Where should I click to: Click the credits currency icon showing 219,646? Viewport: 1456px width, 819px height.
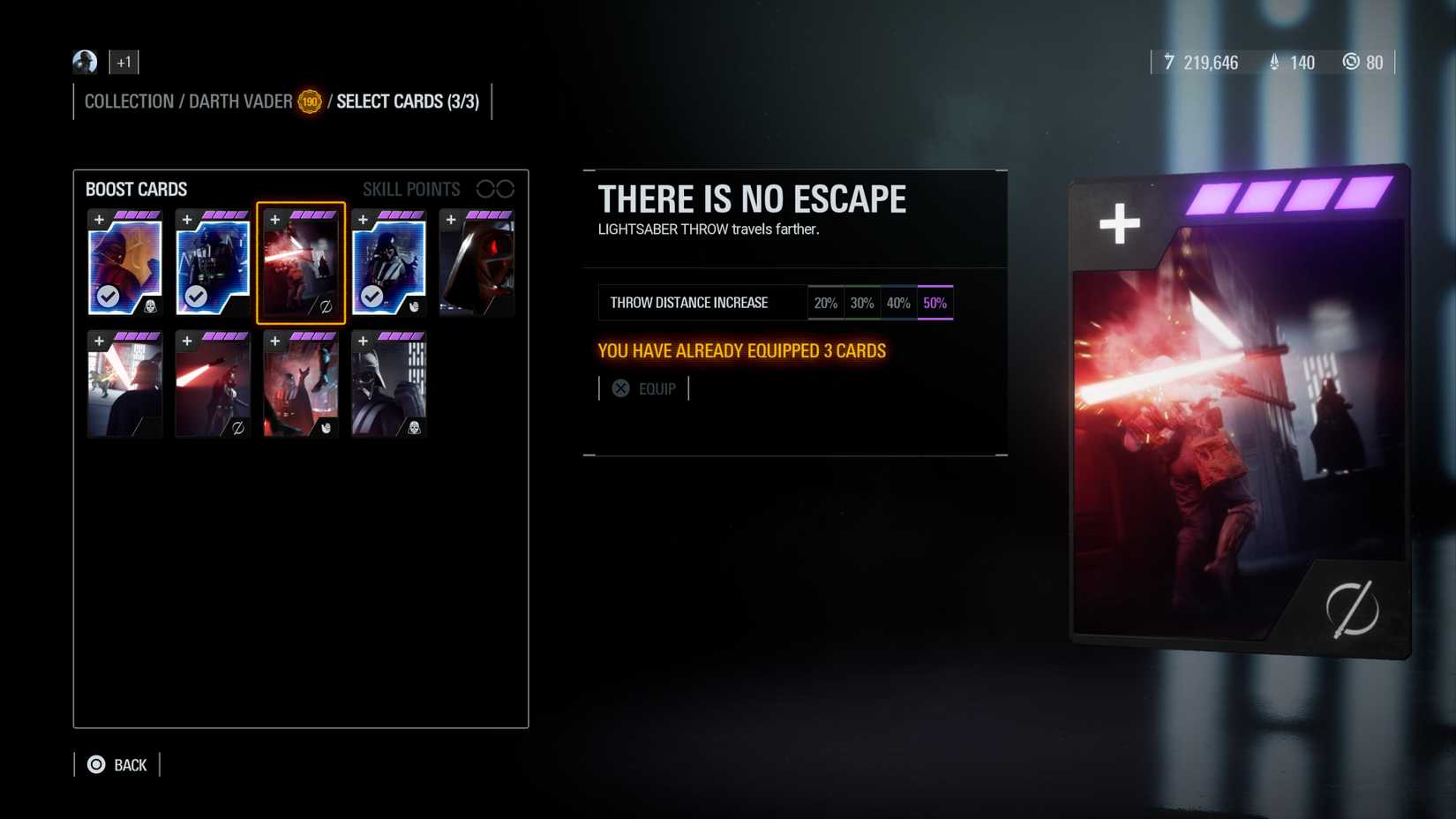tap(1170, 63)
